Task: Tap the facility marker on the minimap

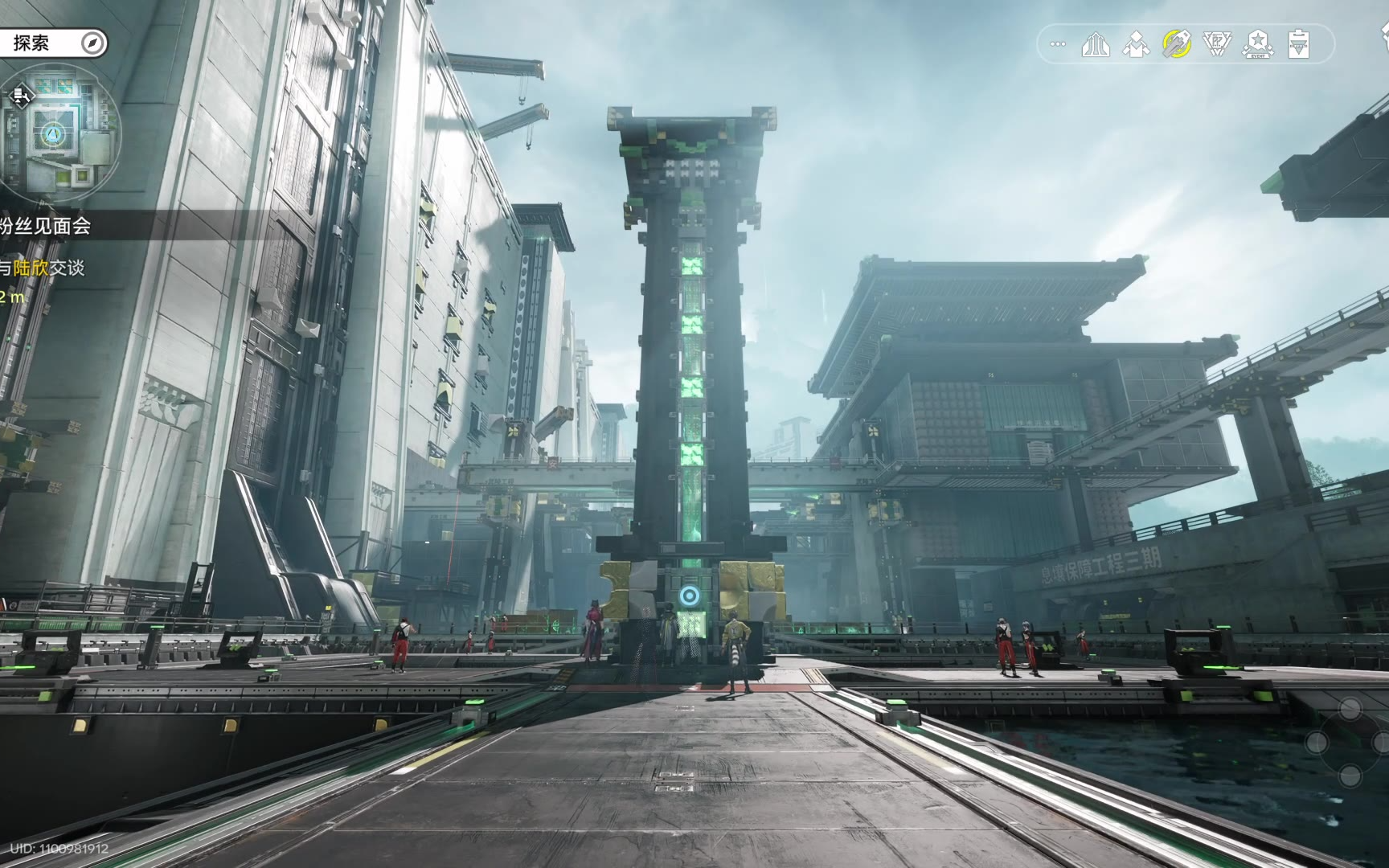Action: coord(21,97)
